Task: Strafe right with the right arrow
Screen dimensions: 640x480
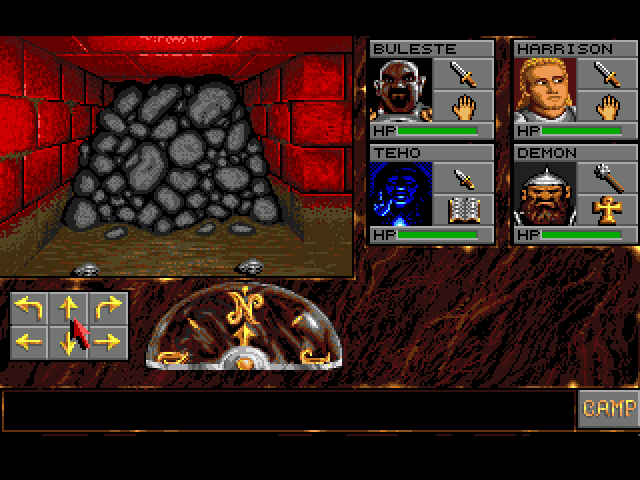Action: pyautogui.click(x=108, y=342)
